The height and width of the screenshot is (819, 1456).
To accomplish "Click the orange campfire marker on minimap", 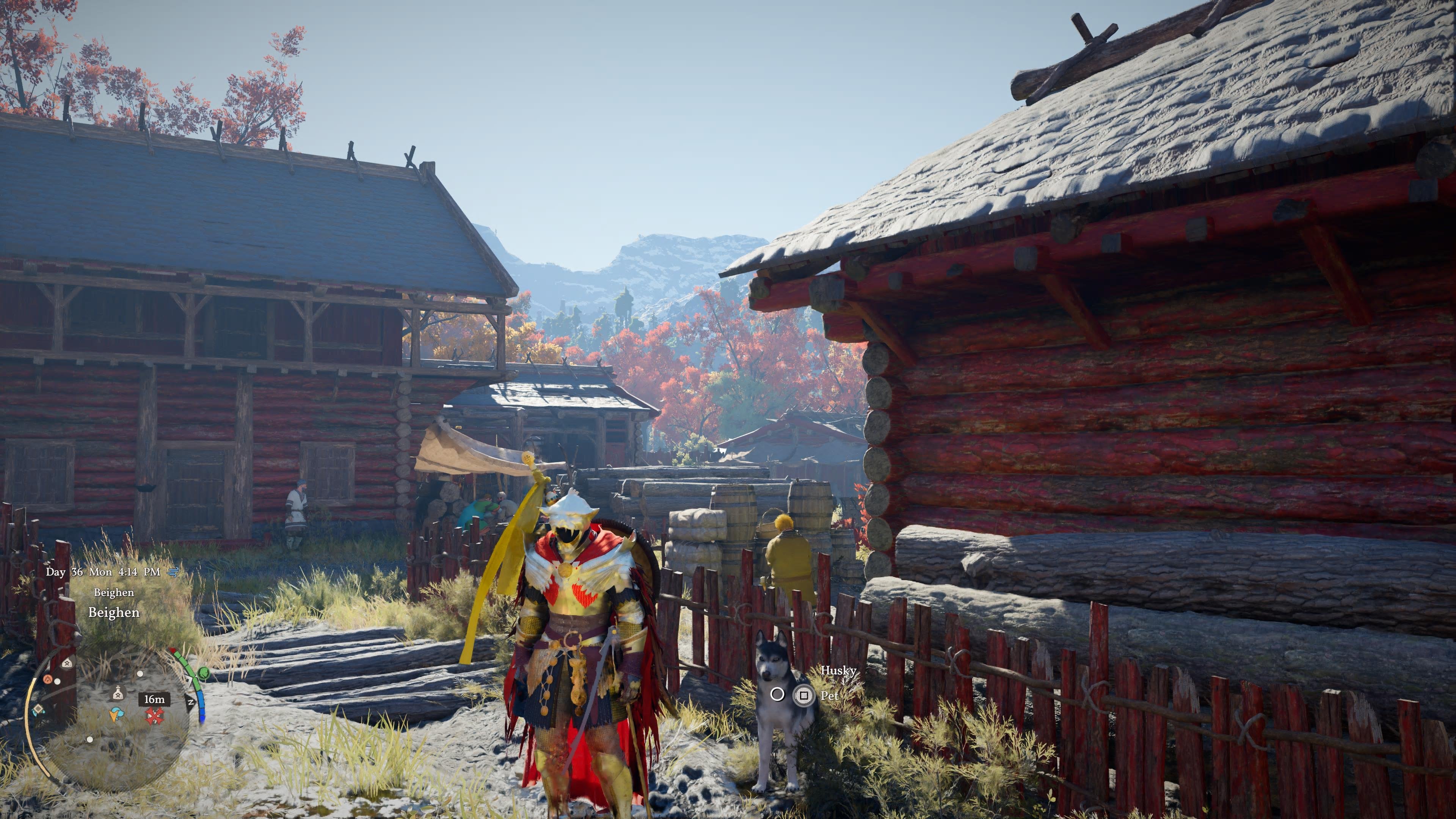I will pyautogui.click(x=48, y=679).
